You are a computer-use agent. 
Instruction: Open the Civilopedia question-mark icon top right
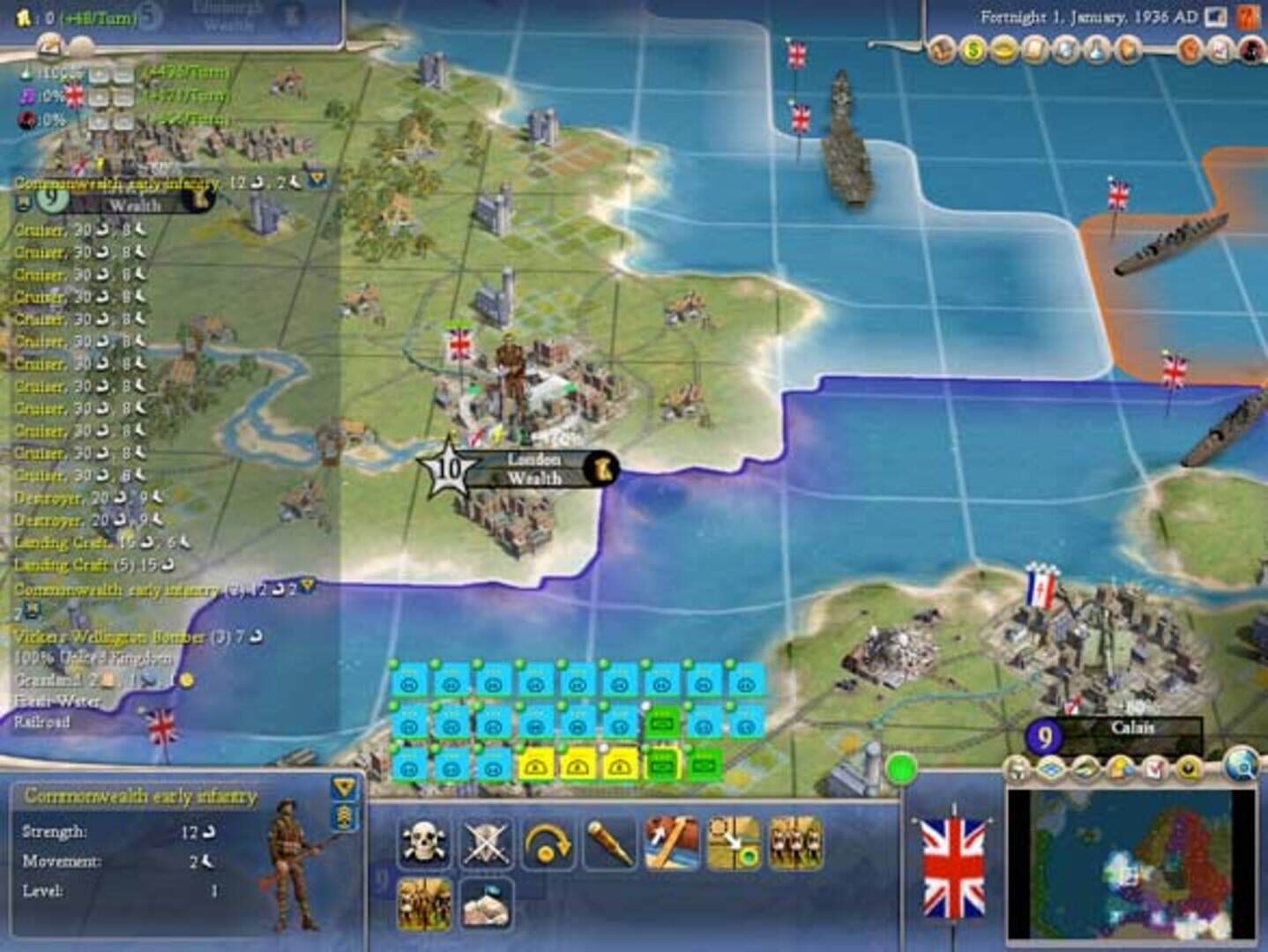click(x=1247, y=16)
